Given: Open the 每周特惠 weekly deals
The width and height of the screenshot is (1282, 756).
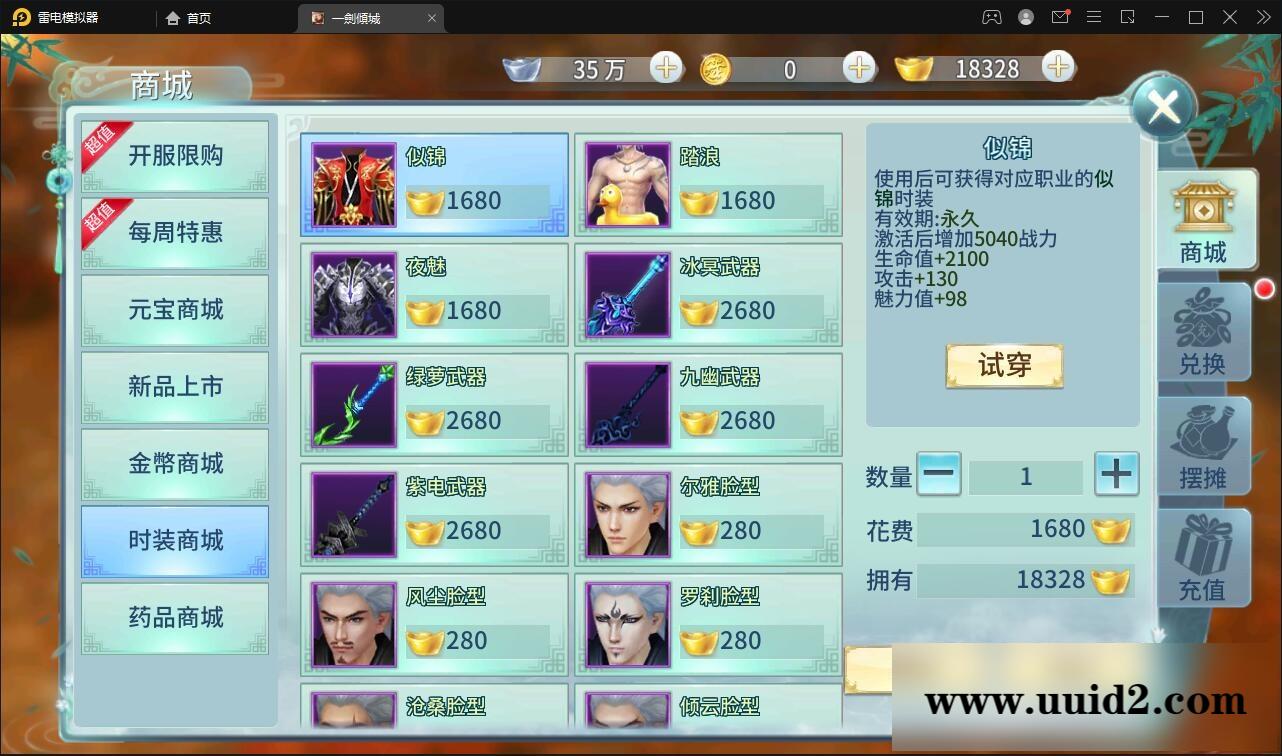Looking at the screenshot, I should (174, 233).
